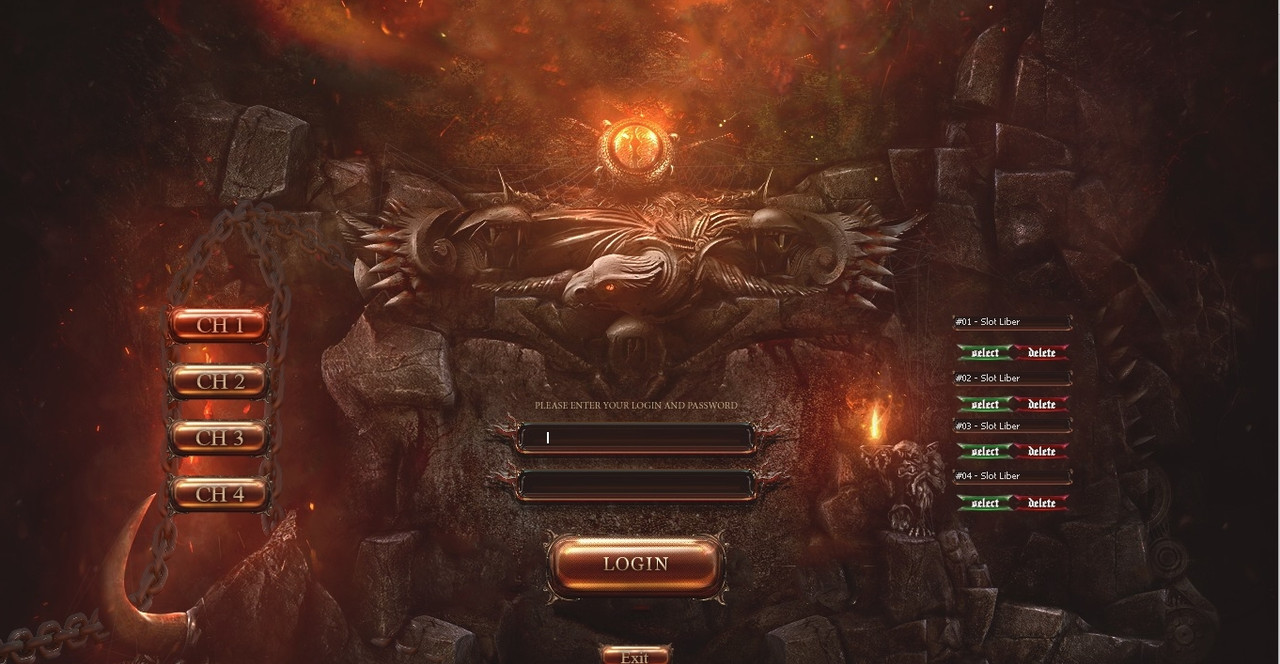1280x664 pixels.
Task: Choose the CH 3 channel button
Action: point(220,438)
